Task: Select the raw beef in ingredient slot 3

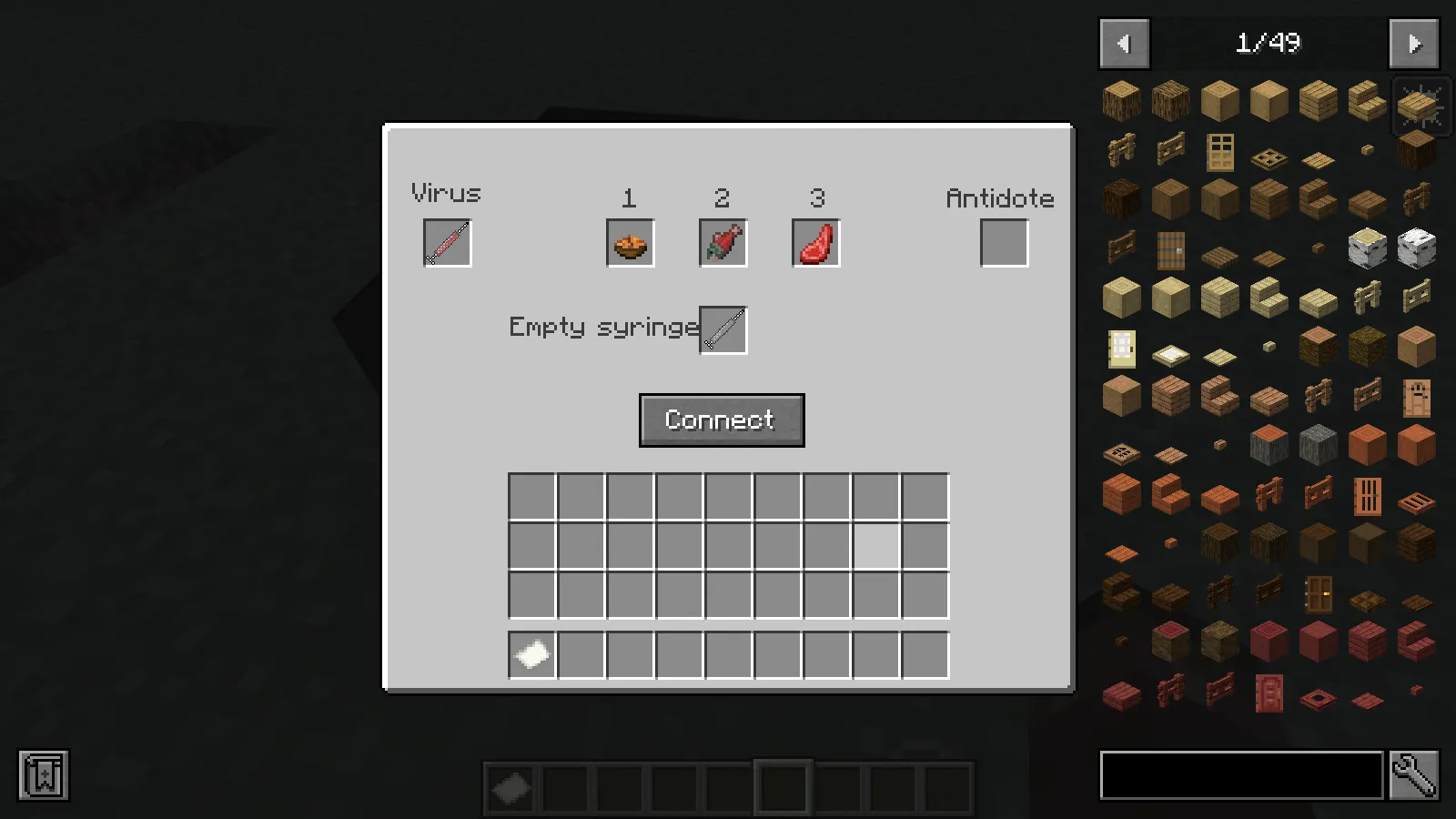Action: 815,242
